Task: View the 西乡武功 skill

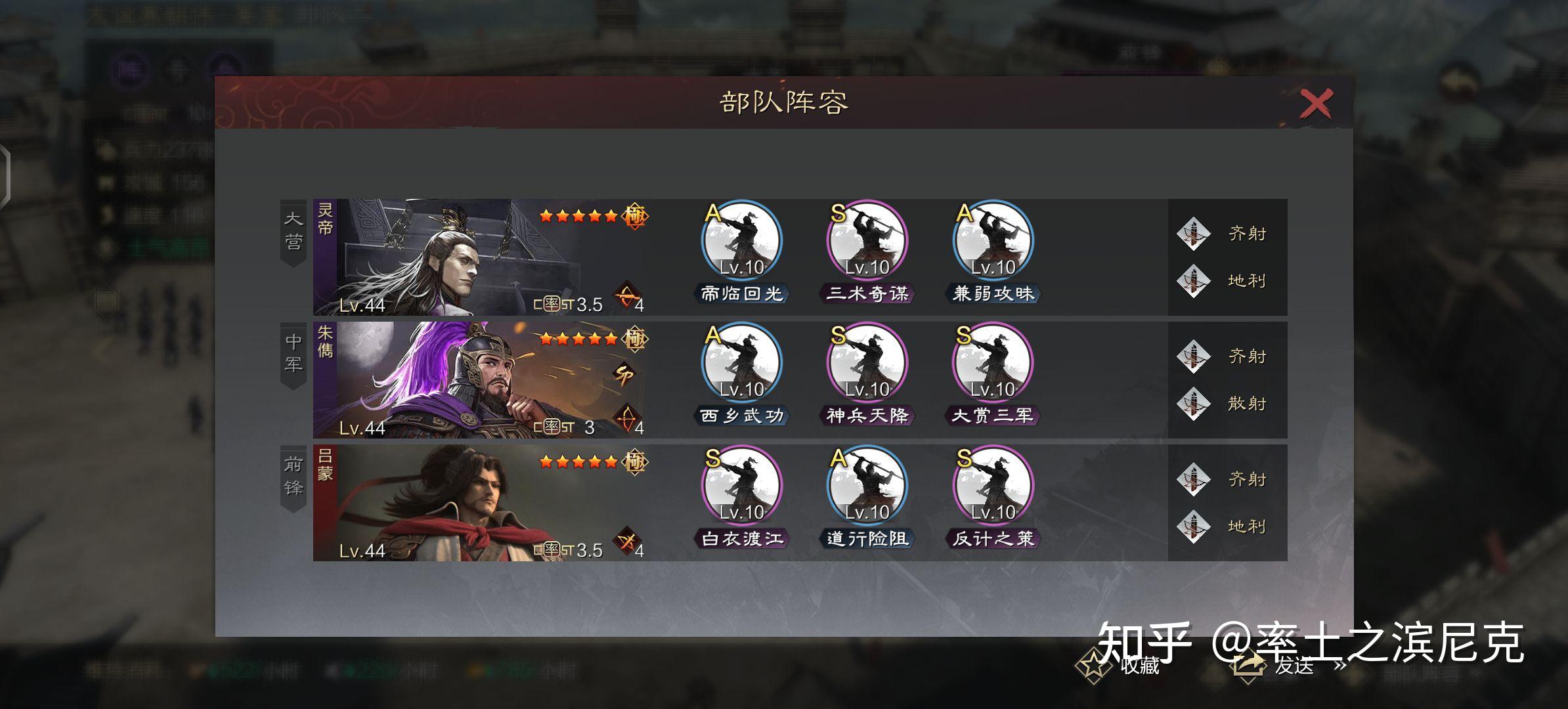Action: pos(742,364)
